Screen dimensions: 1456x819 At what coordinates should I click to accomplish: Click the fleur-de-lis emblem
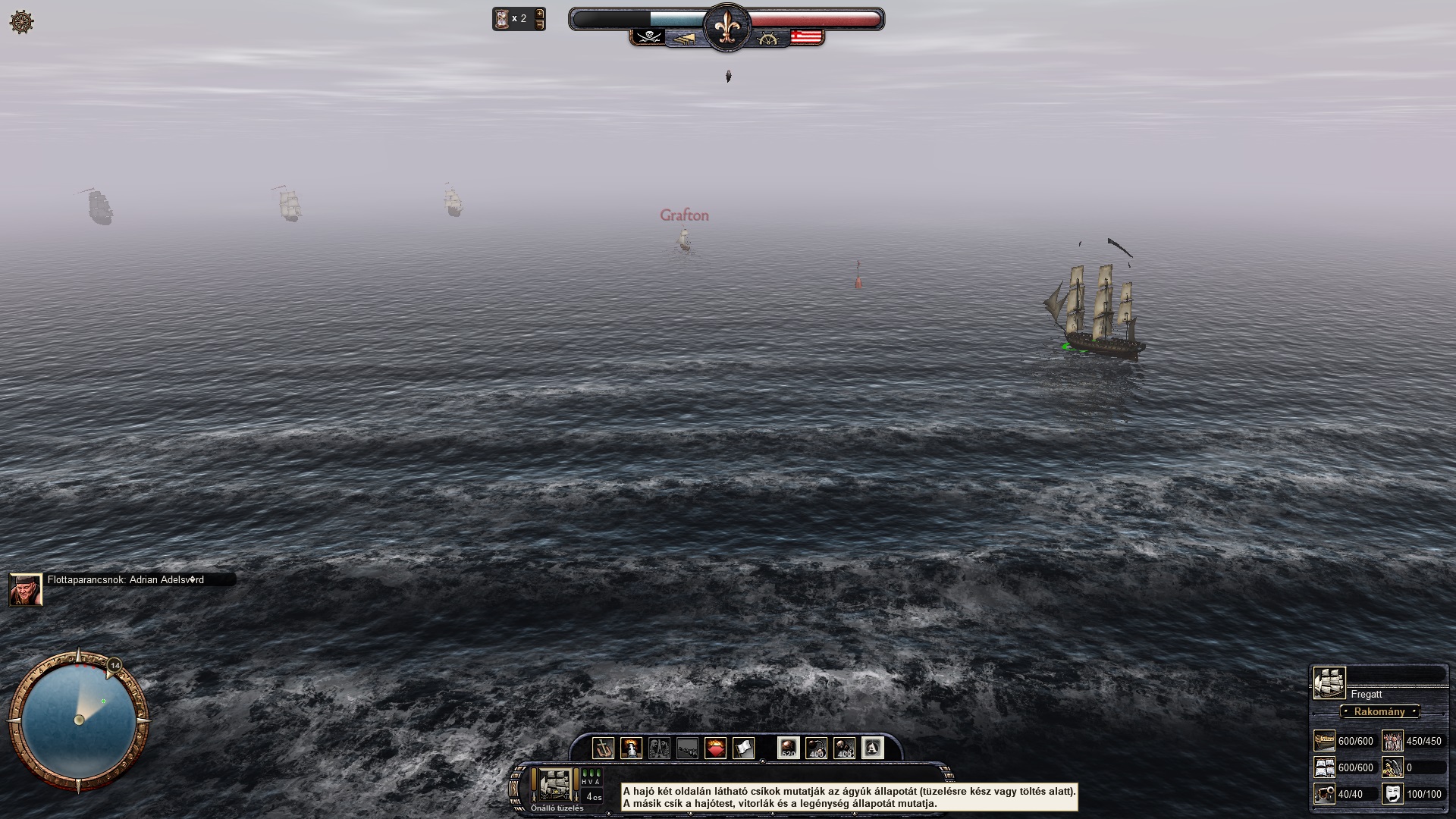(x=726, y=28)
